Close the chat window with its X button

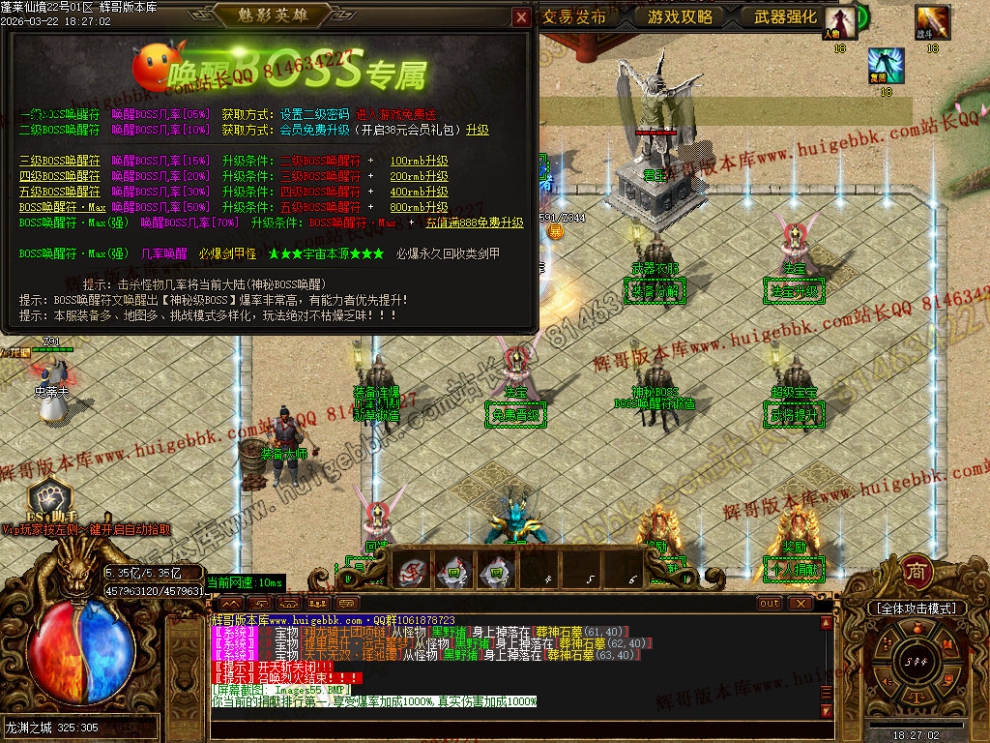(799, 603)
